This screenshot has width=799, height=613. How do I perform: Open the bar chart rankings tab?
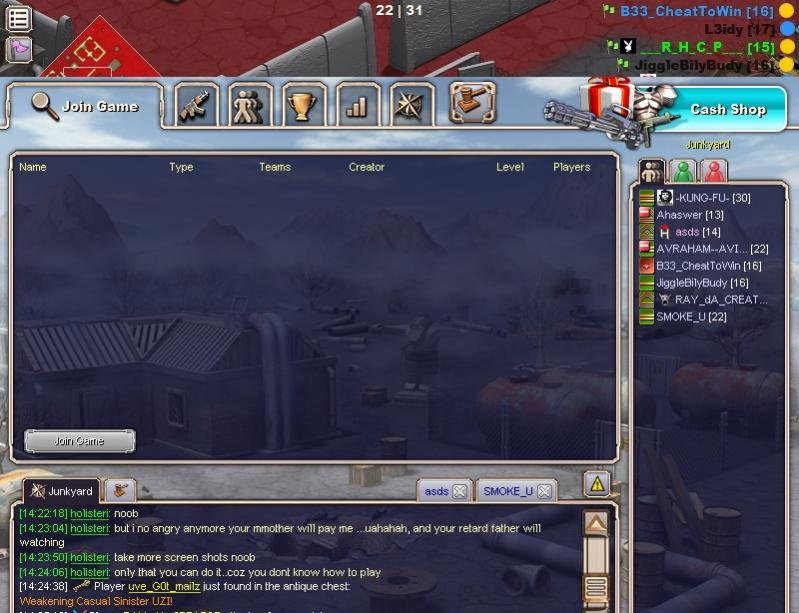357,105
